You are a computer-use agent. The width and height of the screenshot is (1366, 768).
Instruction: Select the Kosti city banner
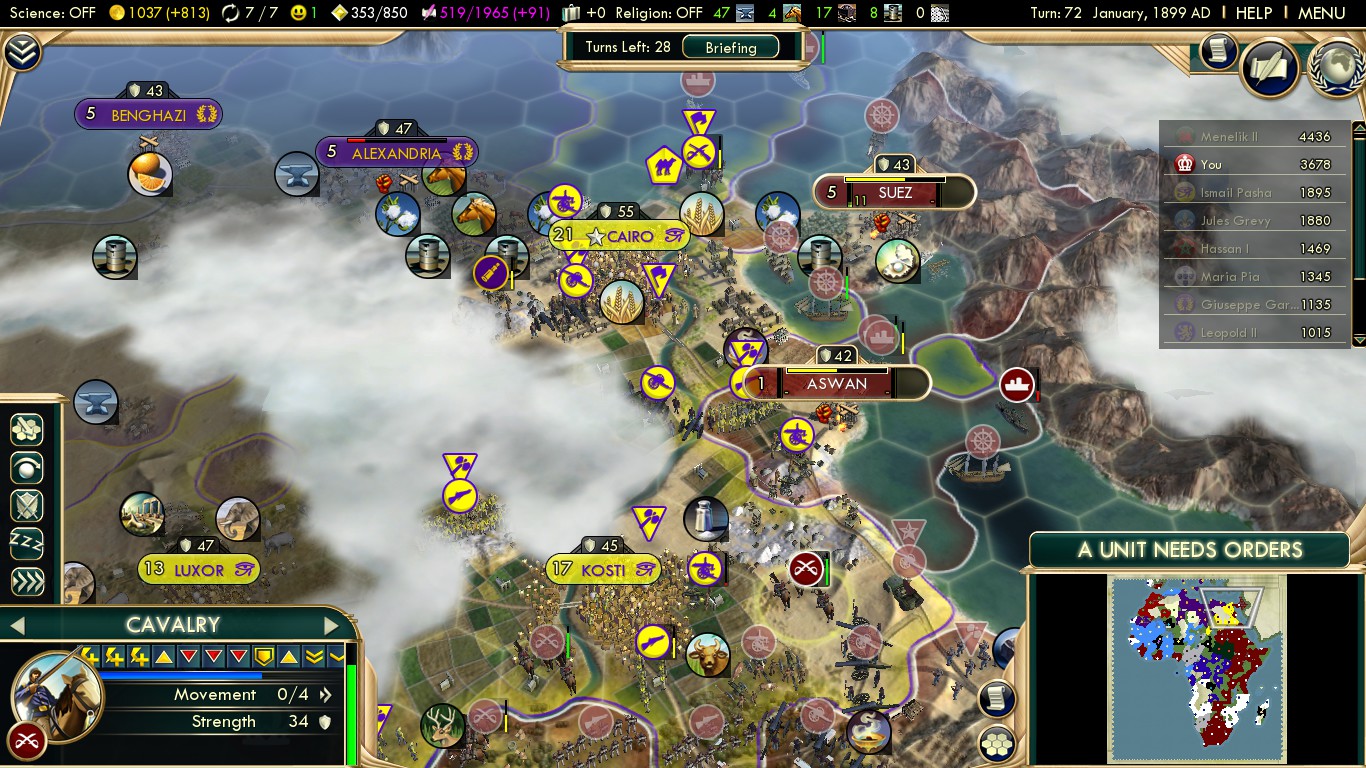603,570
